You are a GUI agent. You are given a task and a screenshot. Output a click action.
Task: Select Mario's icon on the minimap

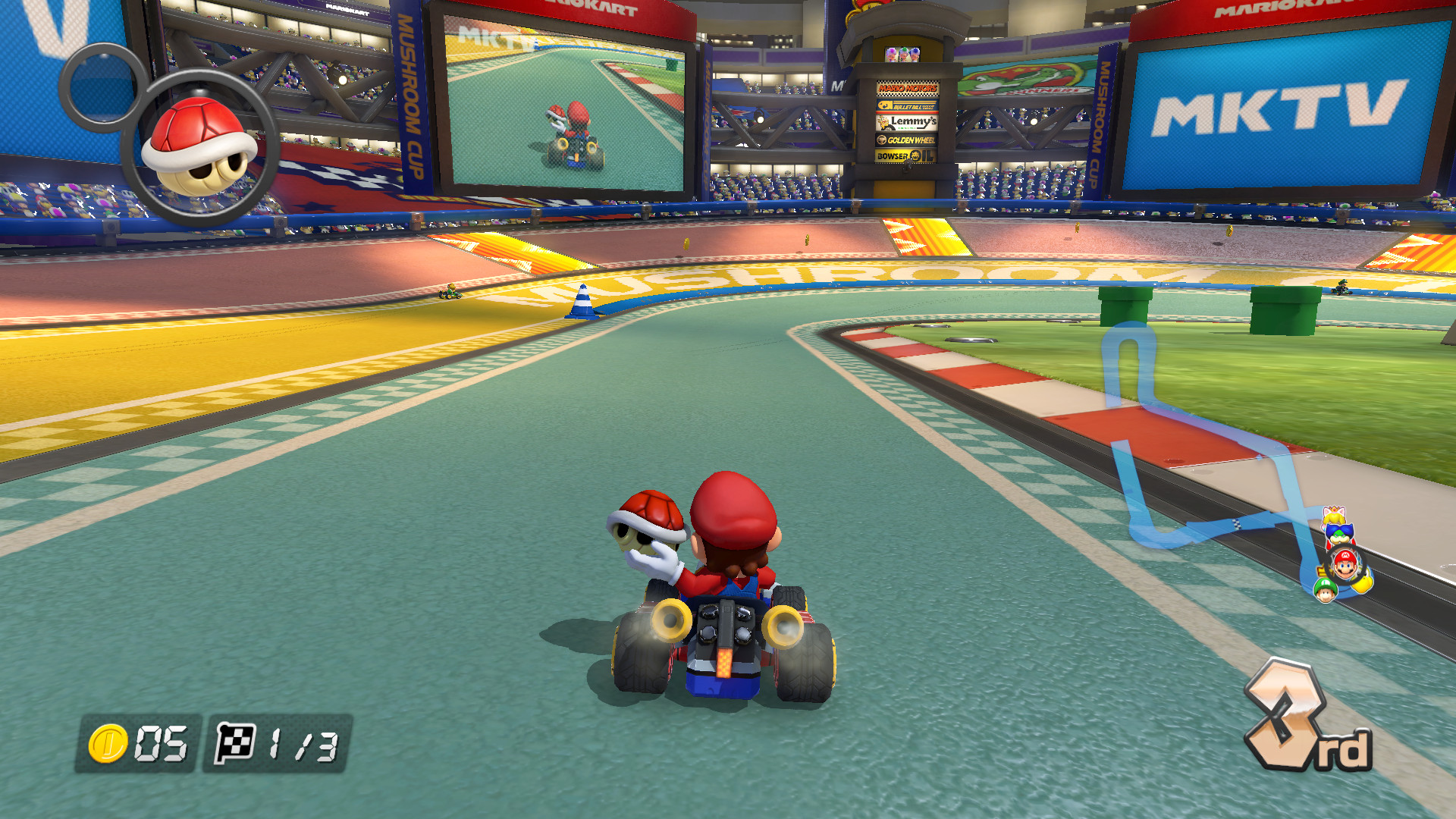(1345, 563)
